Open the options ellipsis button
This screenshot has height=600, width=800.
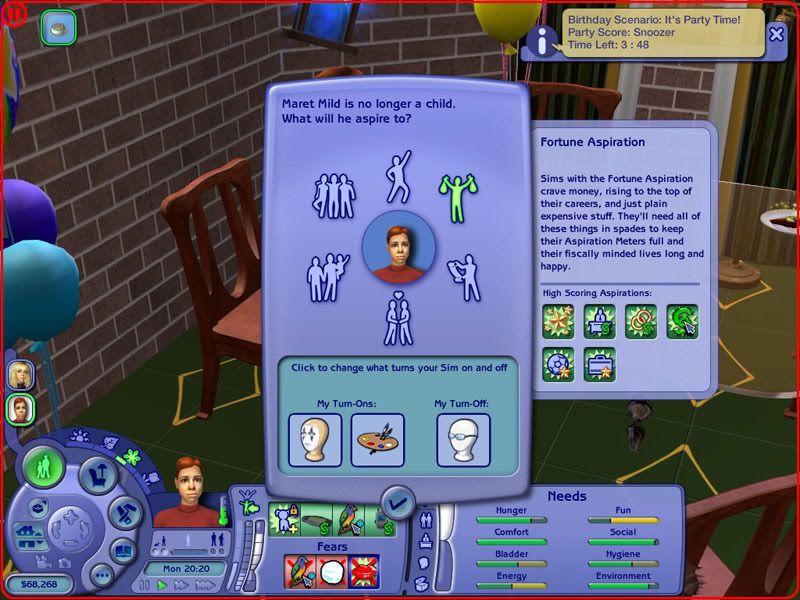point(101,574)
